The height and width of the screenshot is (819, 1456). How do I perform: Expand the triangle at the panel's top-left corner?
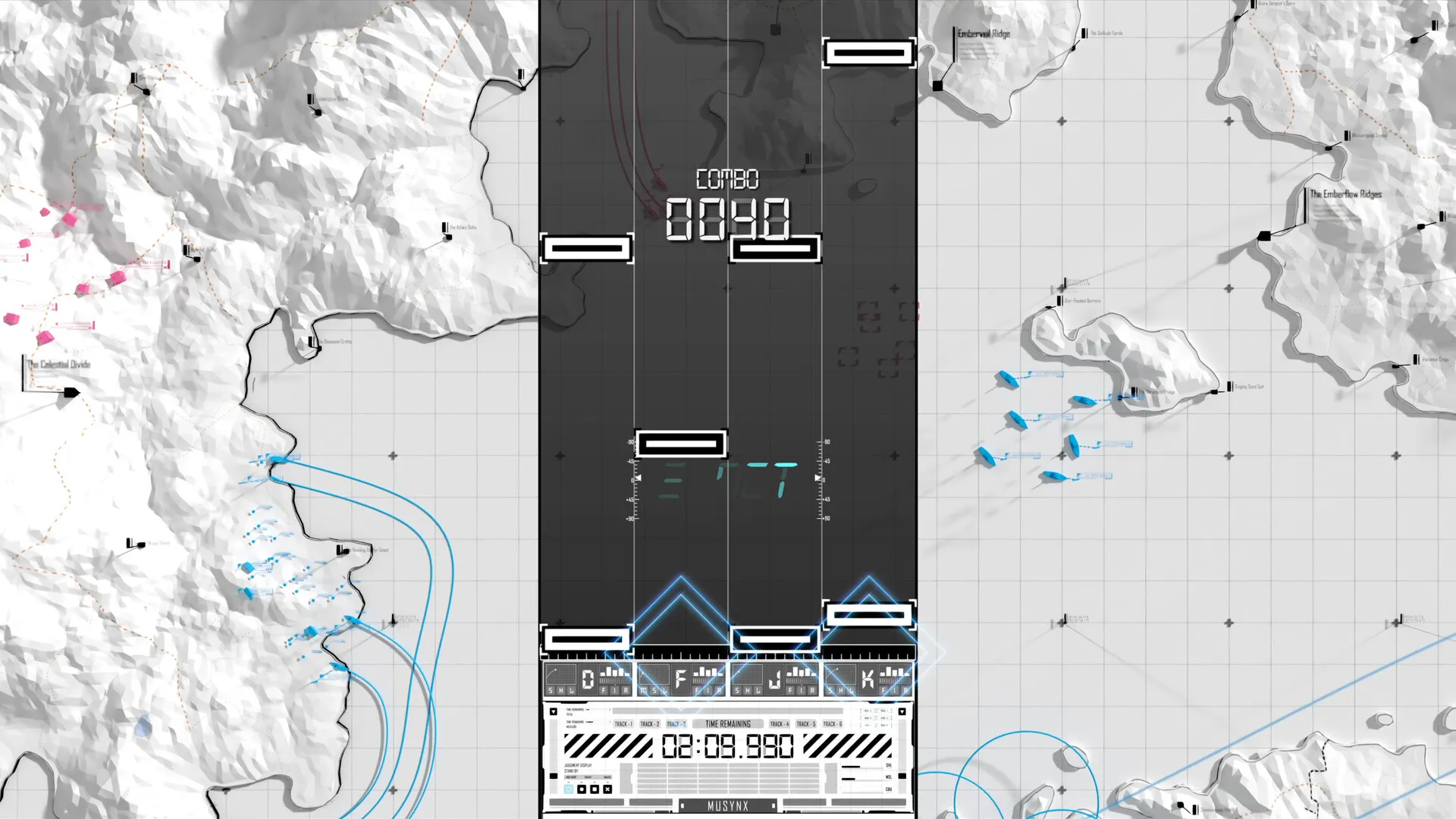553,711
